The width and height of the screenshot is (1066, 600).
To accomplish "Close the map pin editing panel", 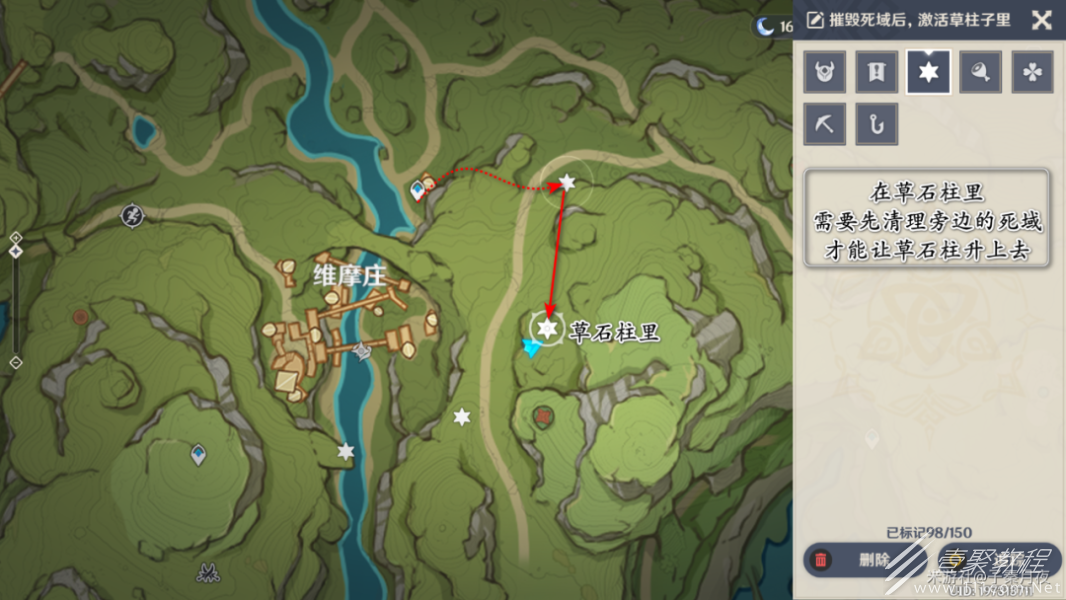I will point(1041,20).
